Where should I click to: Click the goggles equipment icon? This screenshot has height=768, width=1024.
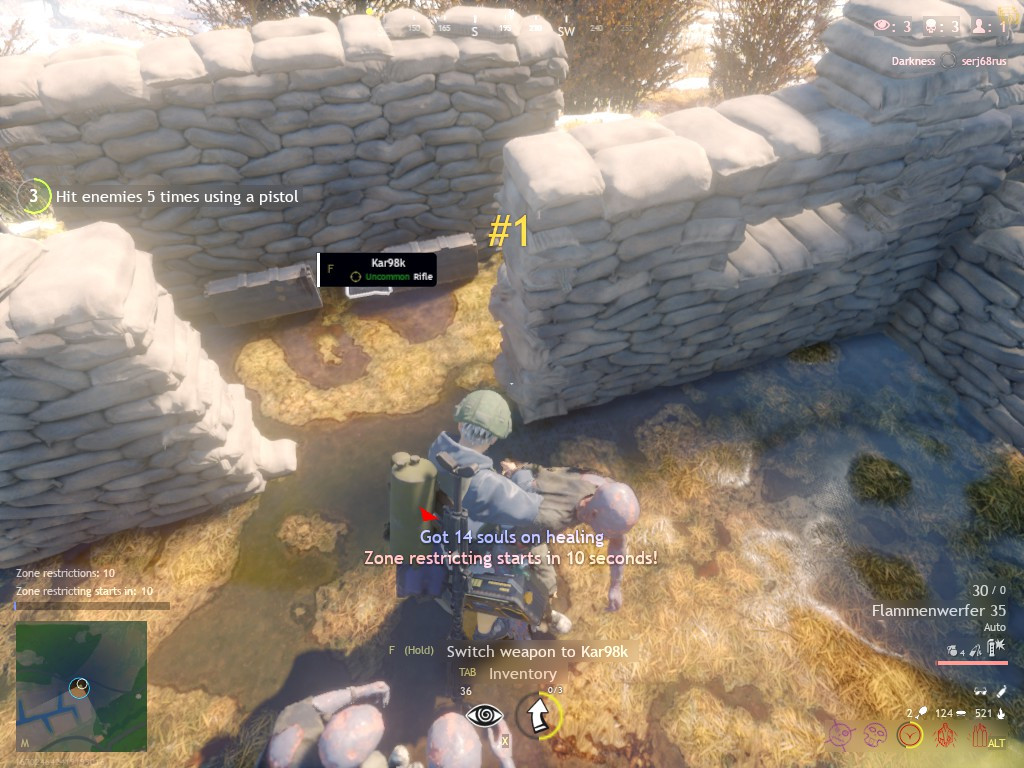pyautogui.click(x=980, y=691)
